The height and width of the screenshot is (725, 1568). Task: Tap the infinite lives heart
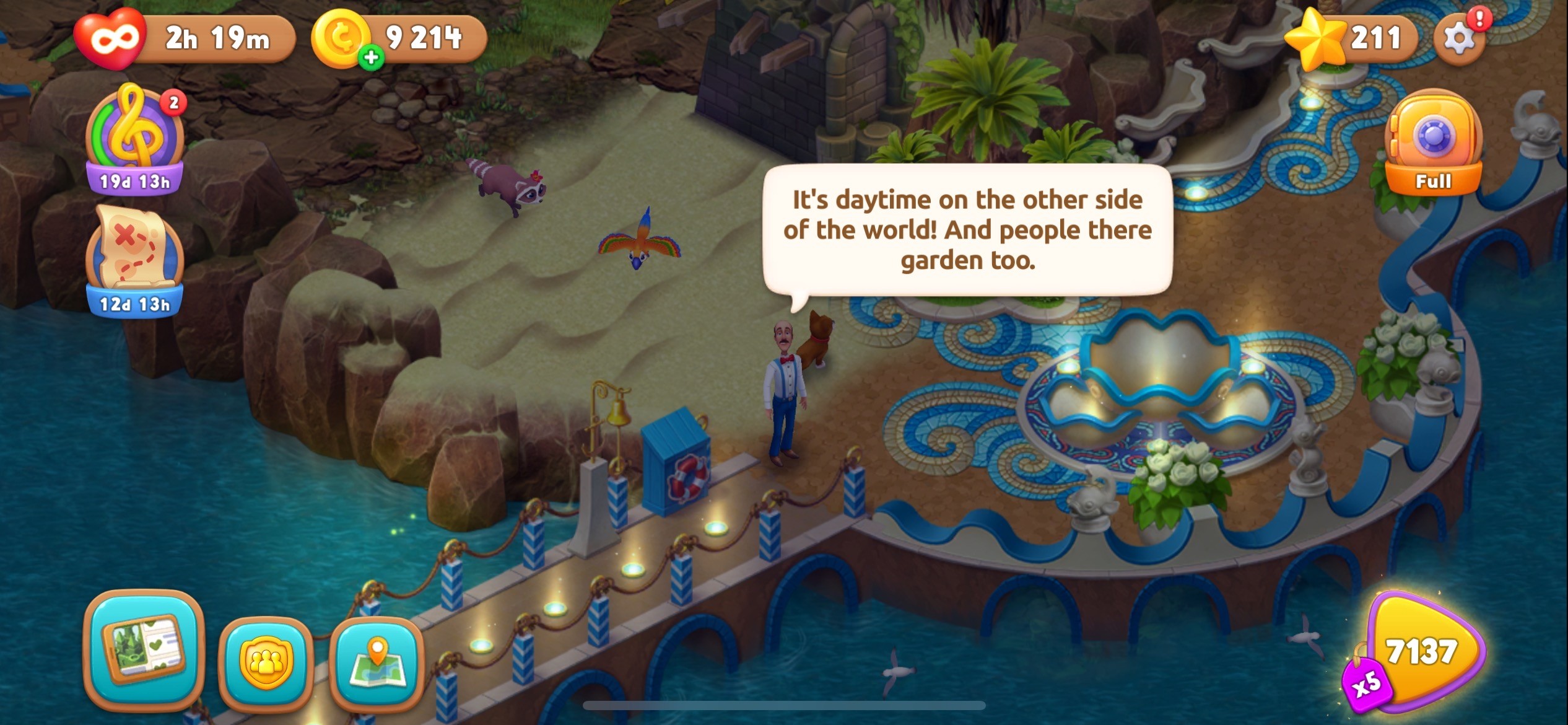(111, 38)
